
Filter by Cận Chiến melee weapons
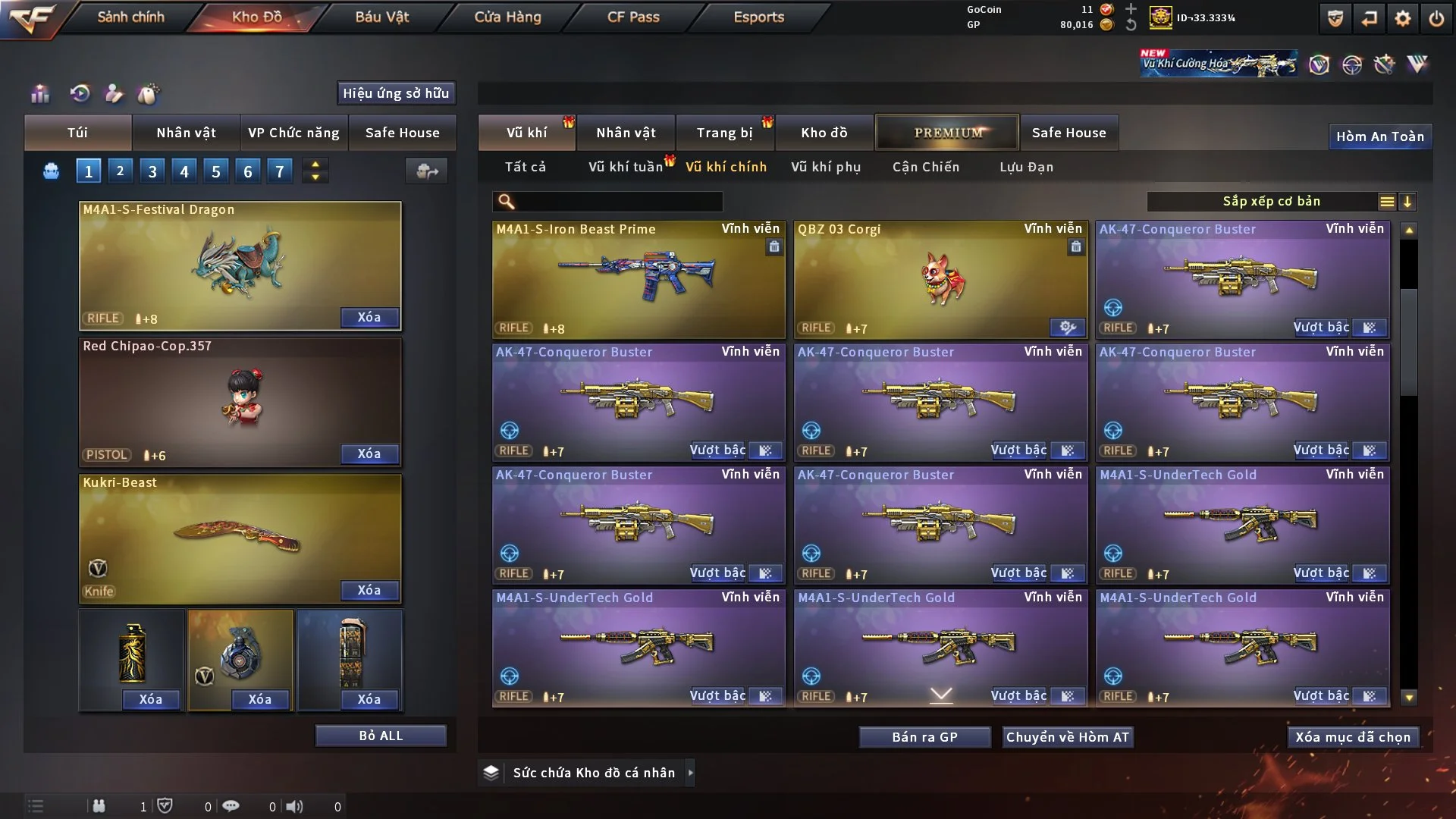coord(925,167)
